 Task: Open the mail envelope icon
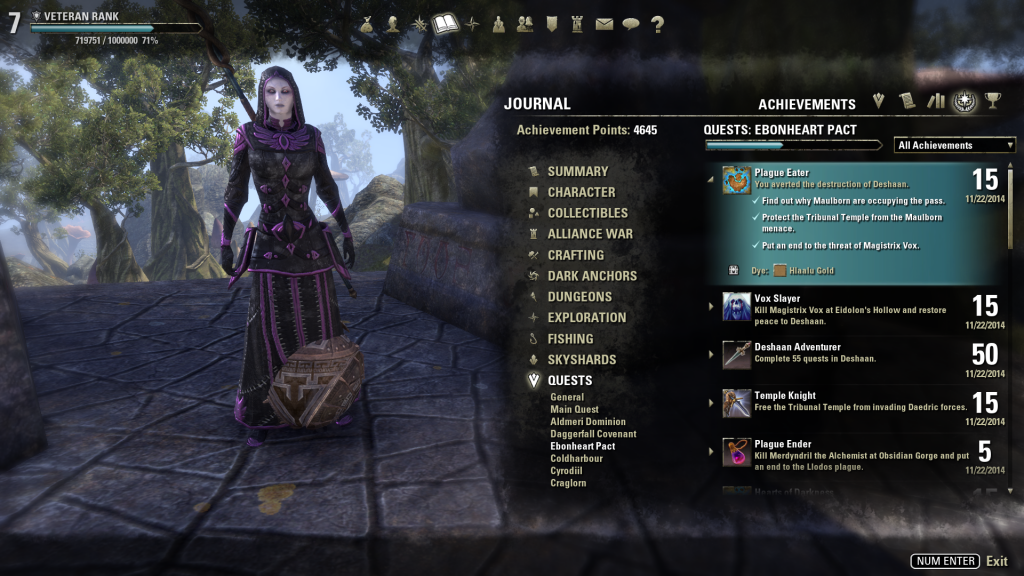pyautogui.click(x=604, y=25)
